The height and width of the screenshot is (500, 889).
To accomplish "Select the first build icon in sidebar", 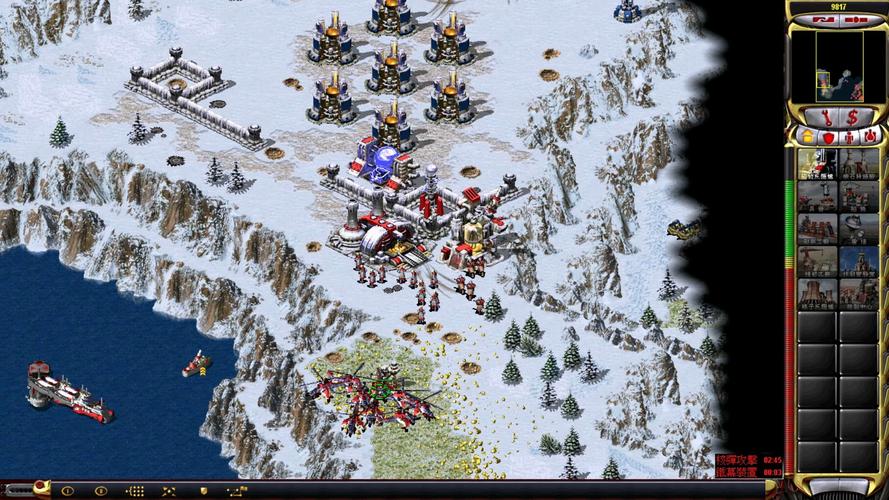I will pyautogui.click(x=817, y=164).
